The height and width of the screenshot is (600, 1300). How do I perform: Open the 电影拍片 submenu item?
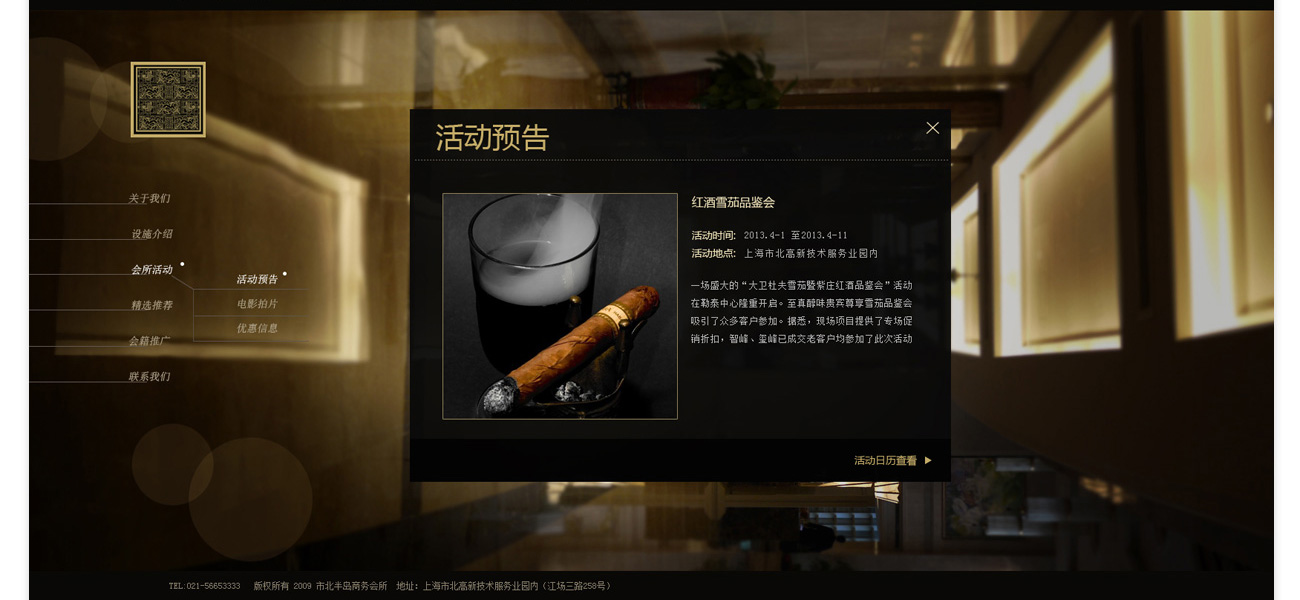[257, 304]
